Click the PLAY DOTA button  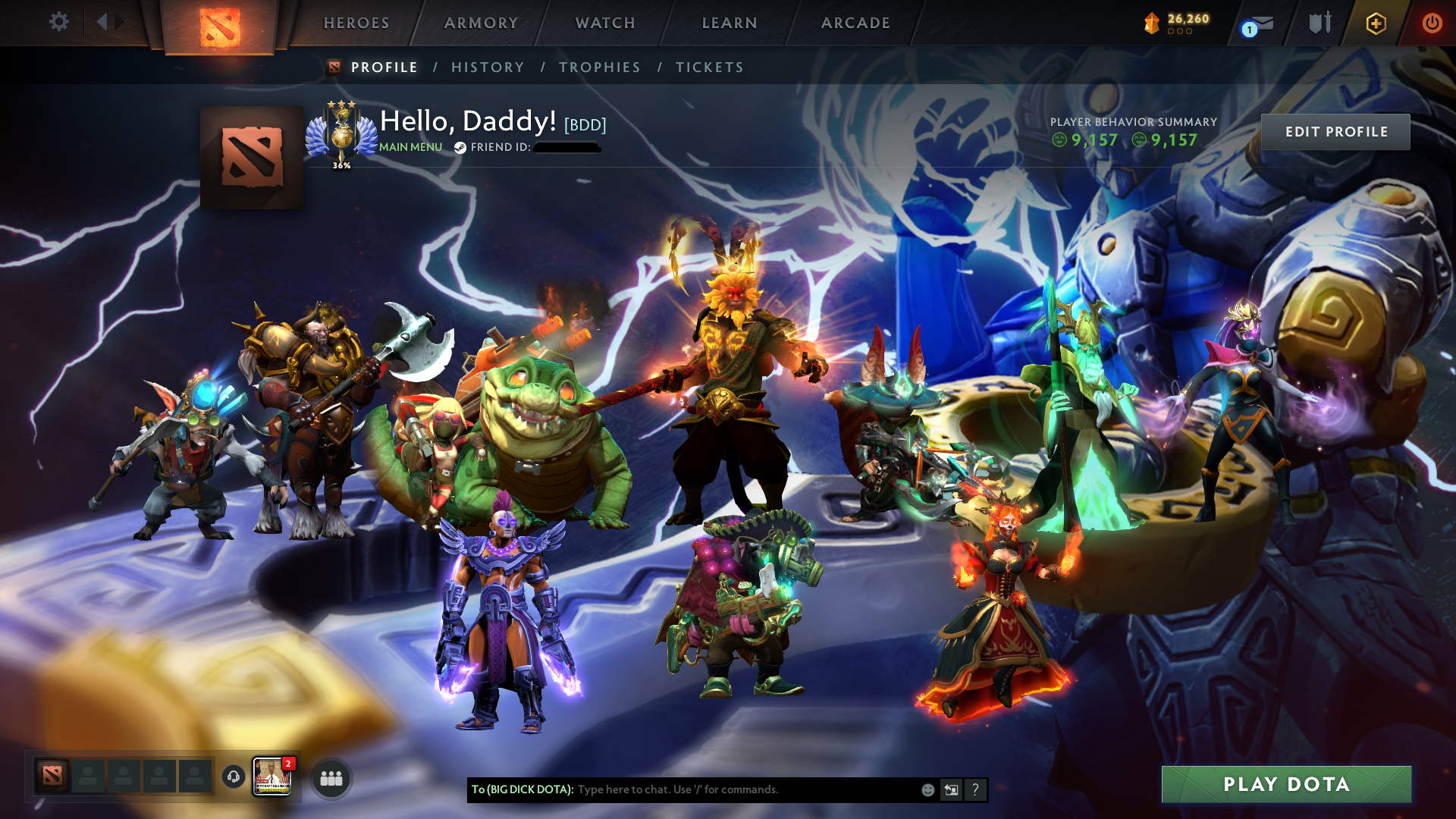click(1287, 785)
